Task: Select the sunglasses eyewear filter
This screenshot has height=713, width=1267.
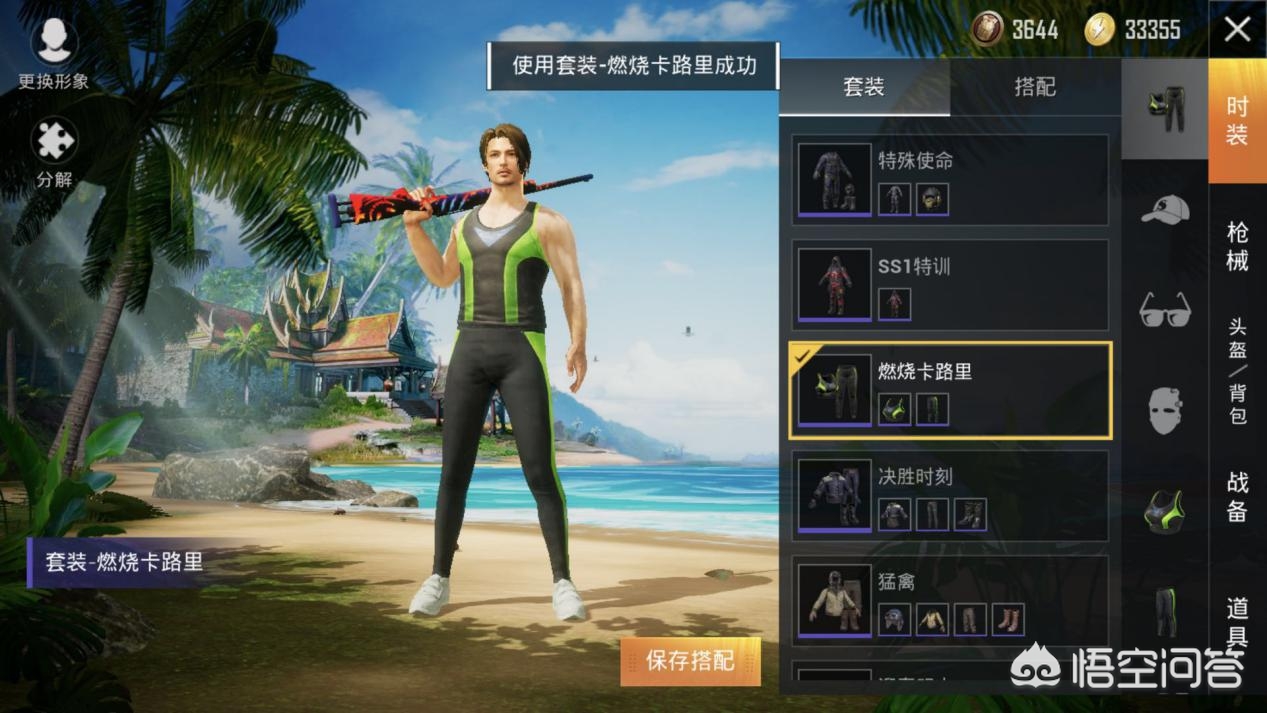Action: 1165,310
